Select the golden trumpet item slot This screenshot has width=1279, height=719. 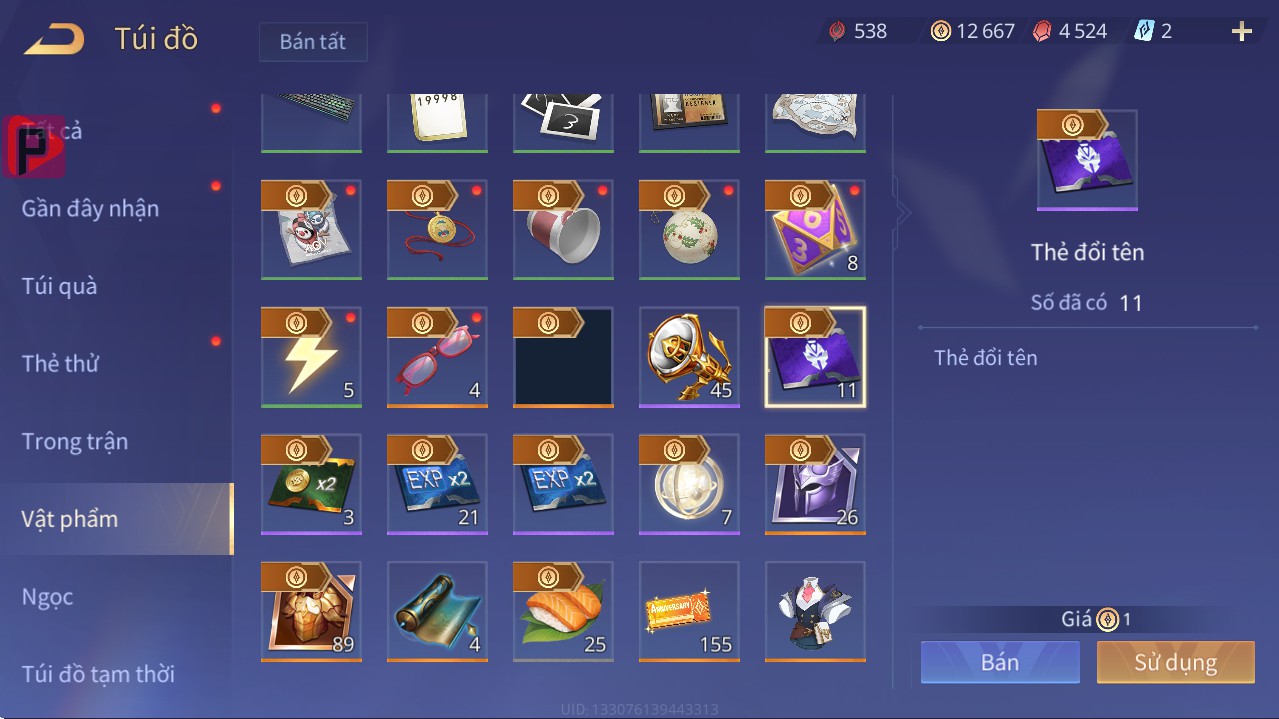point(689,357)
